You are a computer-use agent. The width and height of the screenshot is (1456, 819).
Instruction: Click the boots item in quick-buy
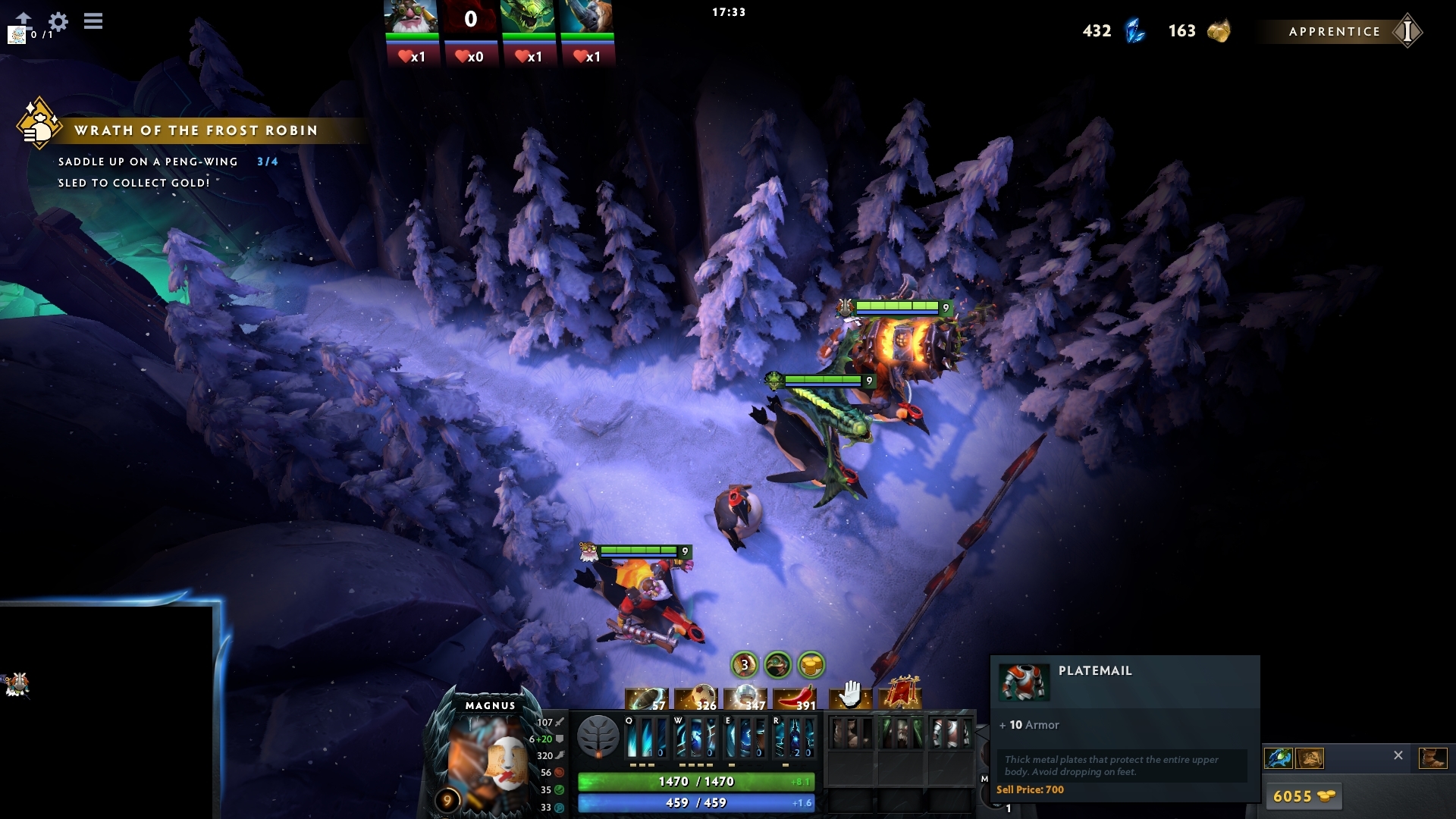tap(1432, 758)
